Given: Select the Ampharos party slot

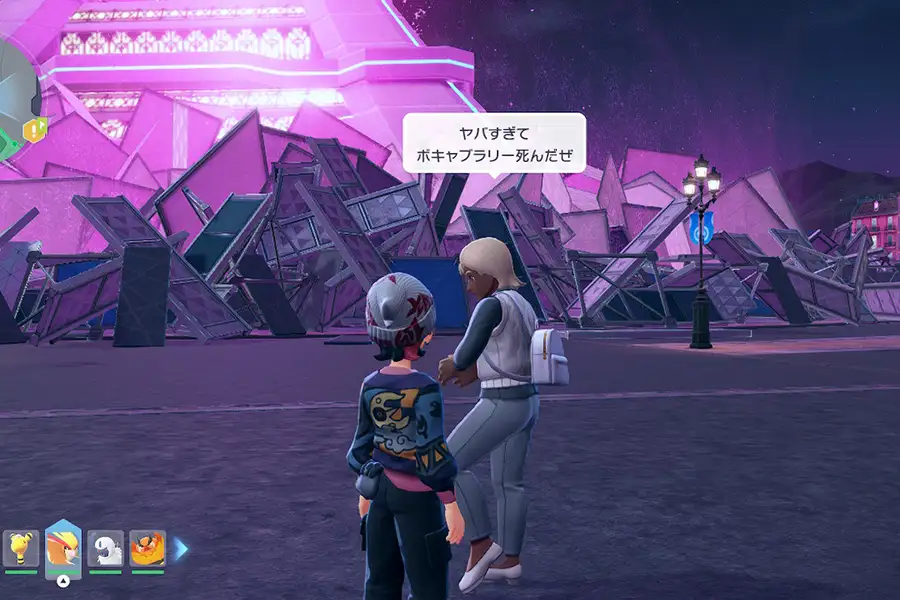Looking at the screenshot, I should click(21, 548).
